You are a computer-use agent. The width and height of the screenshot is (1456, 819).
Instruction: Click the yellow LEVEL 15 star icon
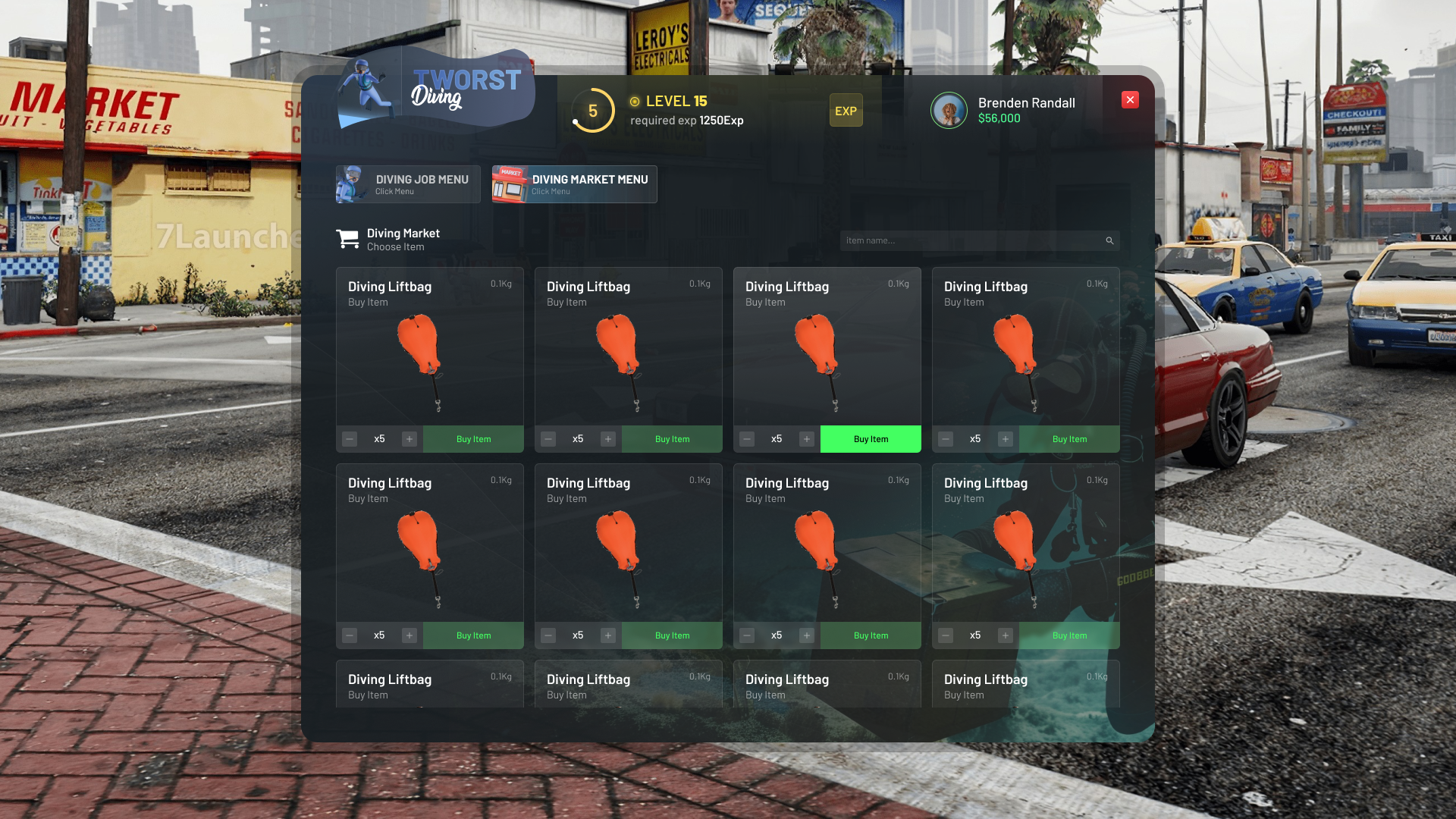point(633,100)
